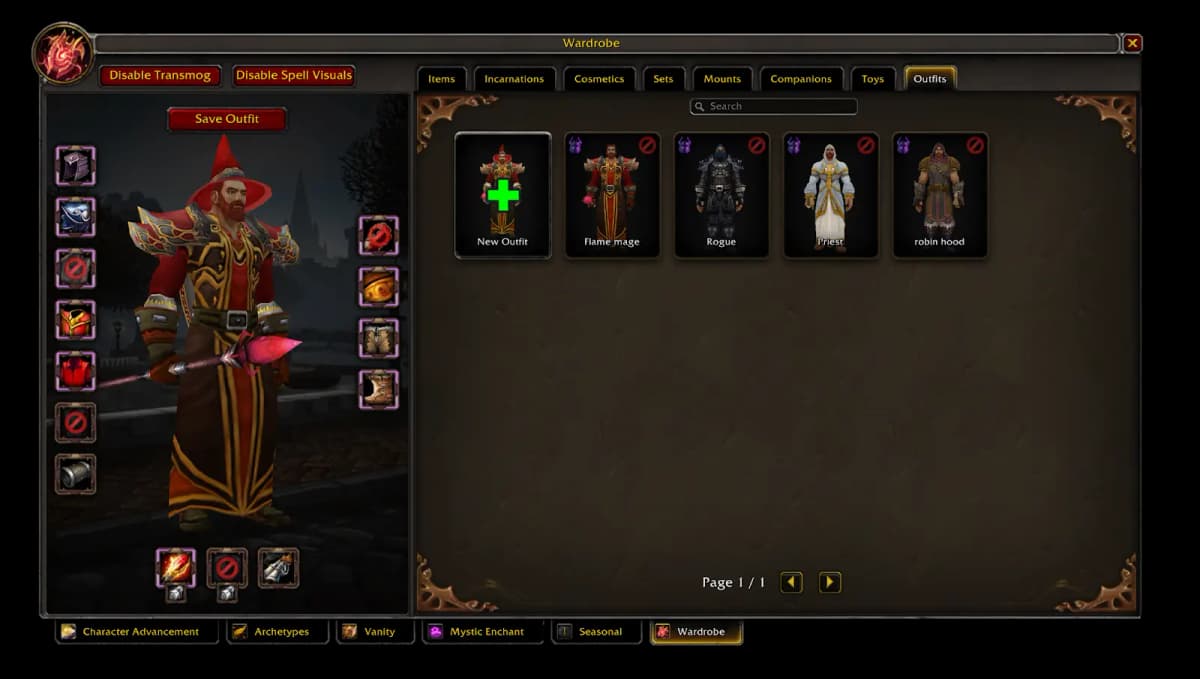
Task: Save the current outfit
Action: tap(227, 119)
